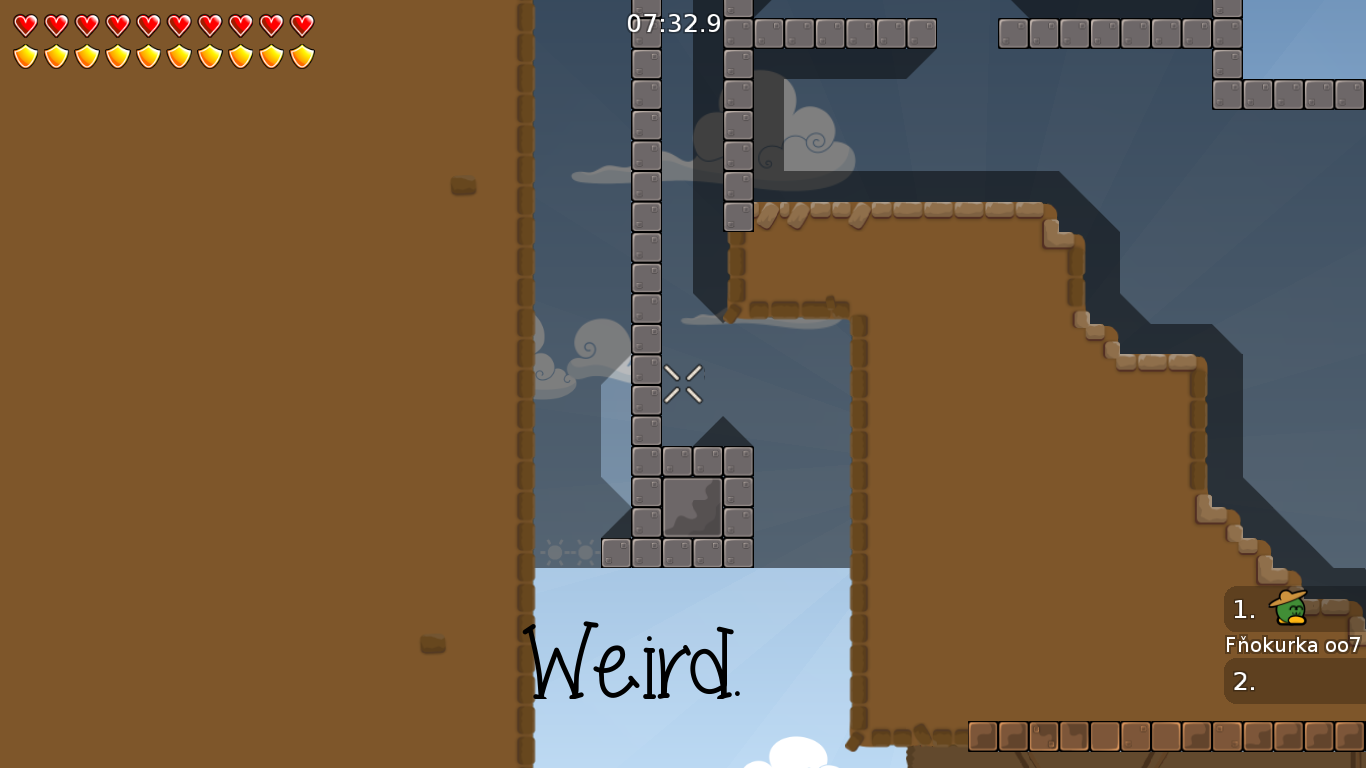Select the empty second-place scoreboard slot
Viewport: 1366px width, 768px height.
click(1295, 681)
